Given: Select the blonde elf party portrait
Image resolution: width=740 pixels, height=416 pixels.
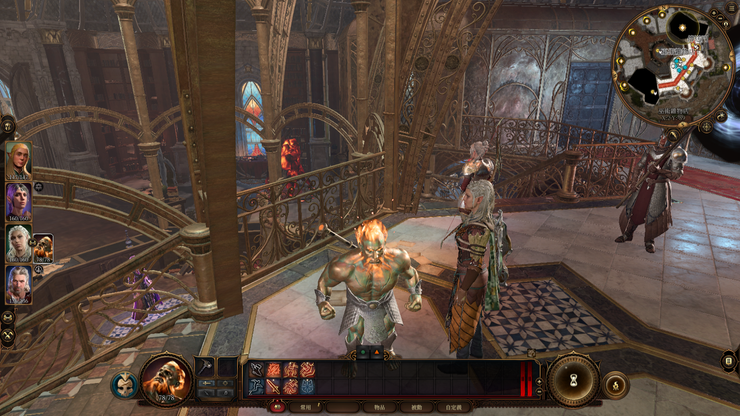Looking at the screenshot, I should [x=18, y=160].
